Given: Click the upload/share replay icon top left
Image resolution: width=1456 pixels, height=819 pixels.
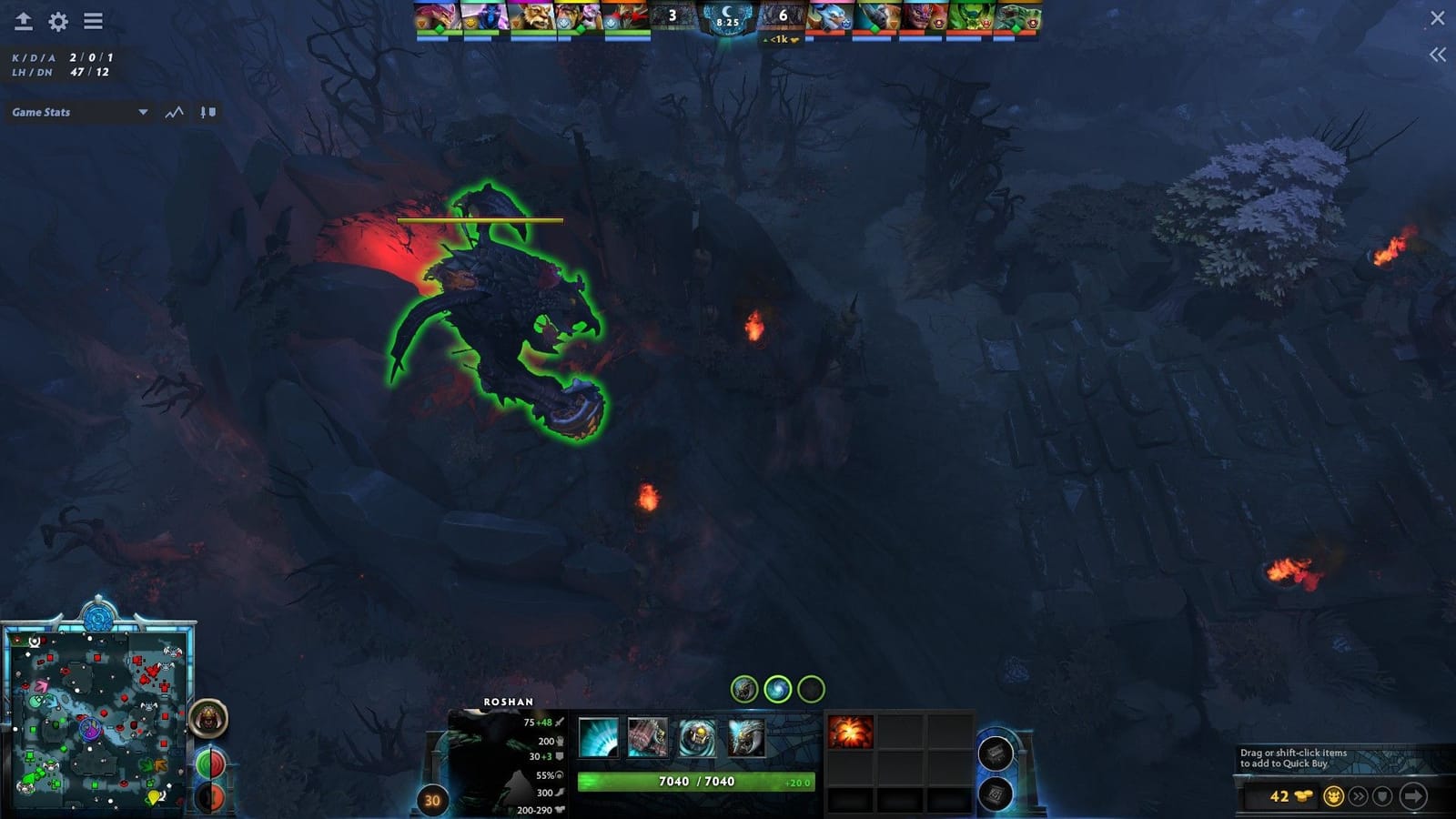Looking at the screenshot, I should 23,20.
